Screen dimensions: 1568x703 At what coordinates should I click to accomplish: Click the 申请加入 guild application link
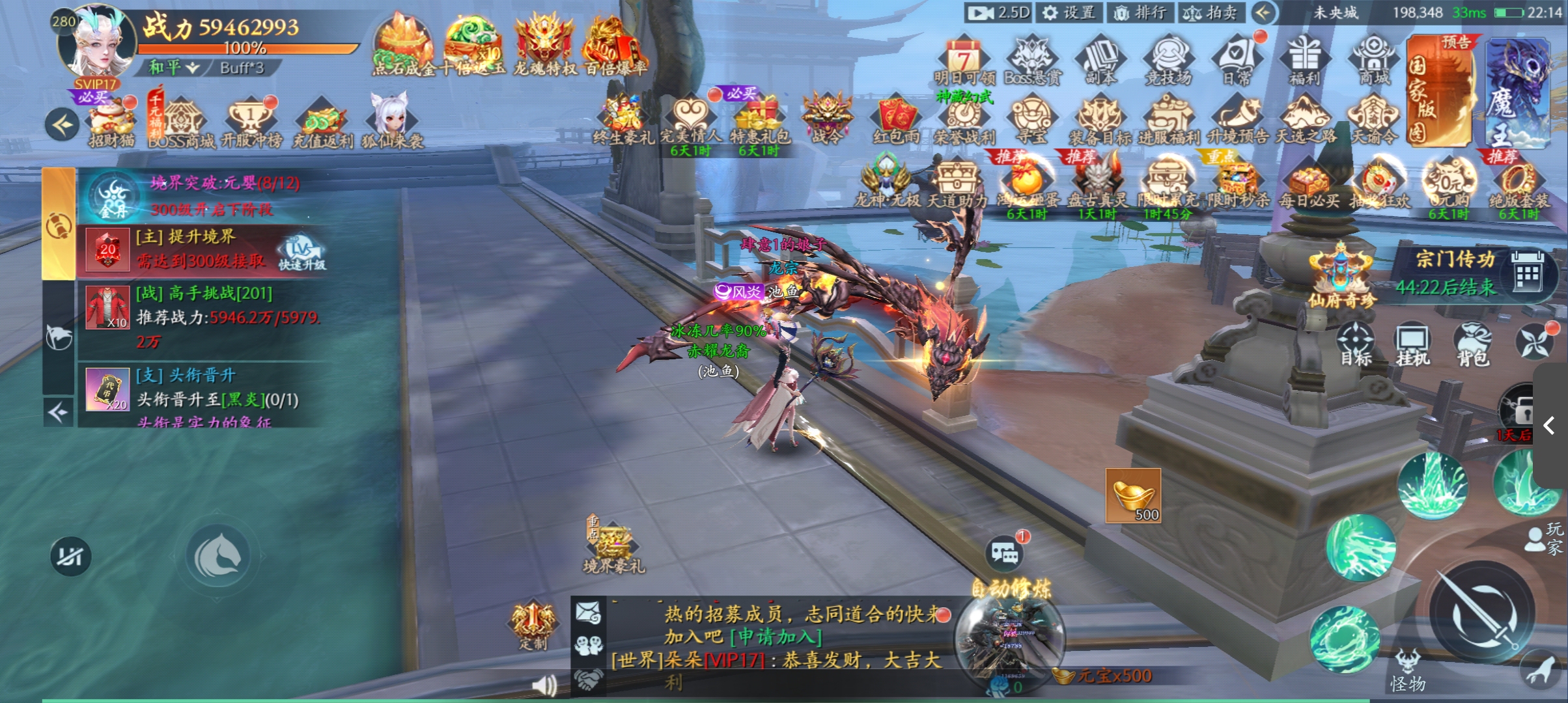(776, 637)
